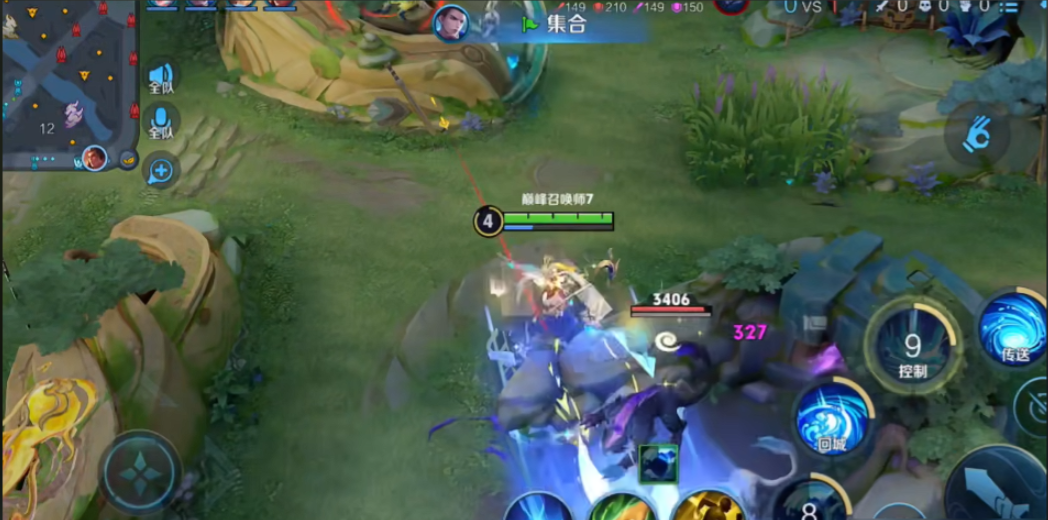This screenshot has width=1048, height=520.
Task: Click the small eye icon beside the minimap
Action: coord(128,158)
